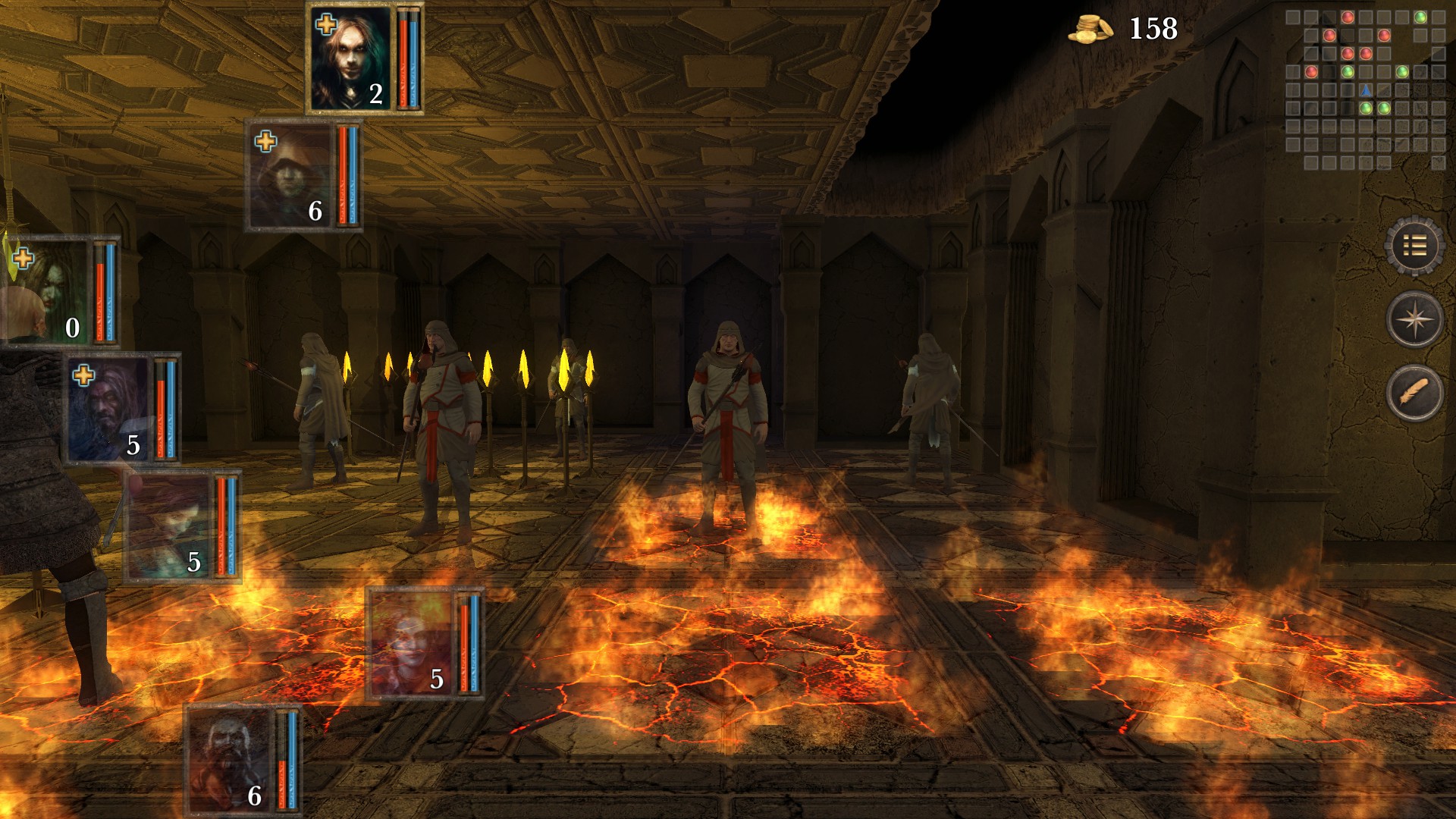The width and height of the screenshot is (1456, 819).
Task: Click a green dot on the minimap
Action: [x=1420, y=17]
